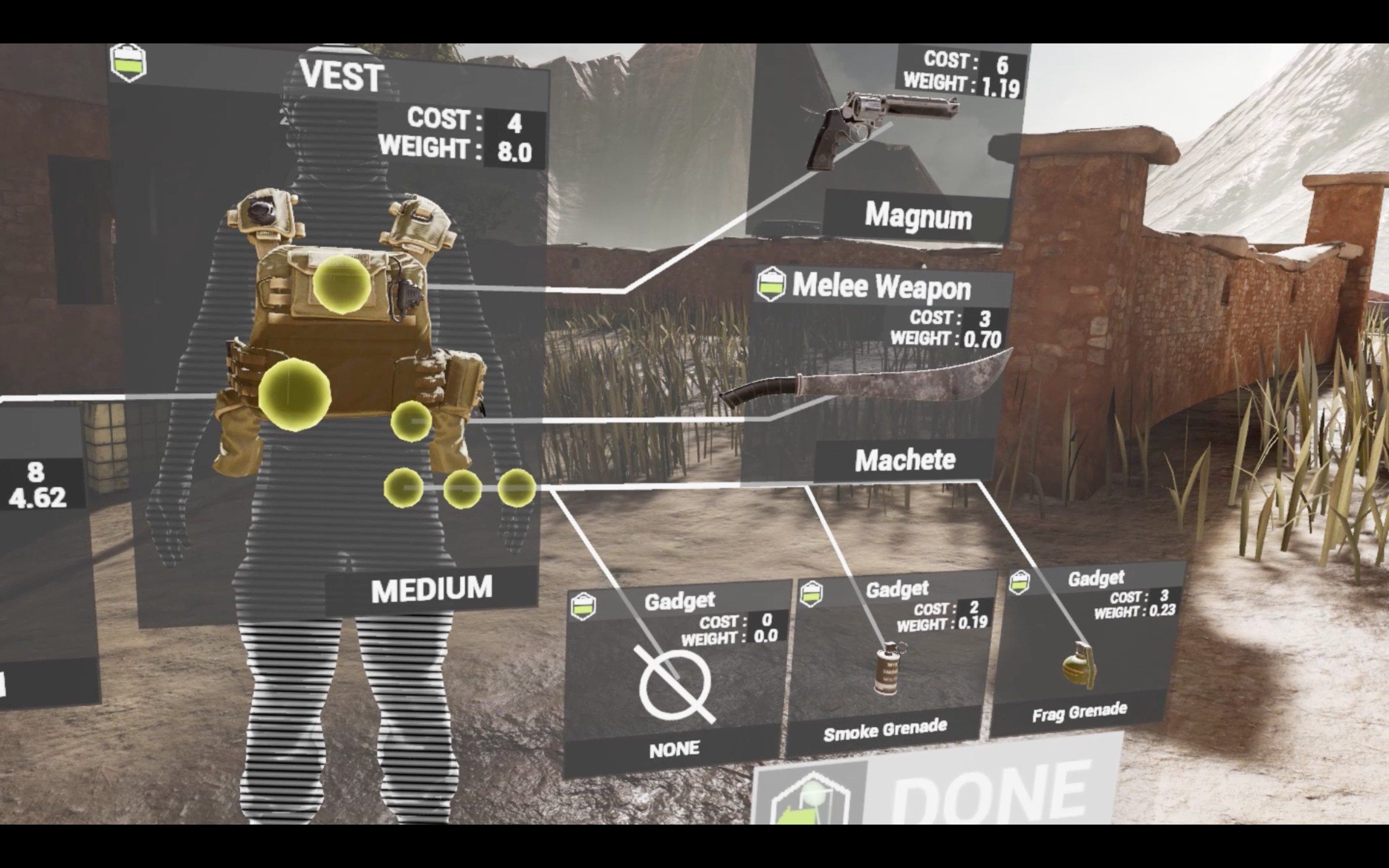
Task: Select the Machete label panel
Action: pos(906,459)
